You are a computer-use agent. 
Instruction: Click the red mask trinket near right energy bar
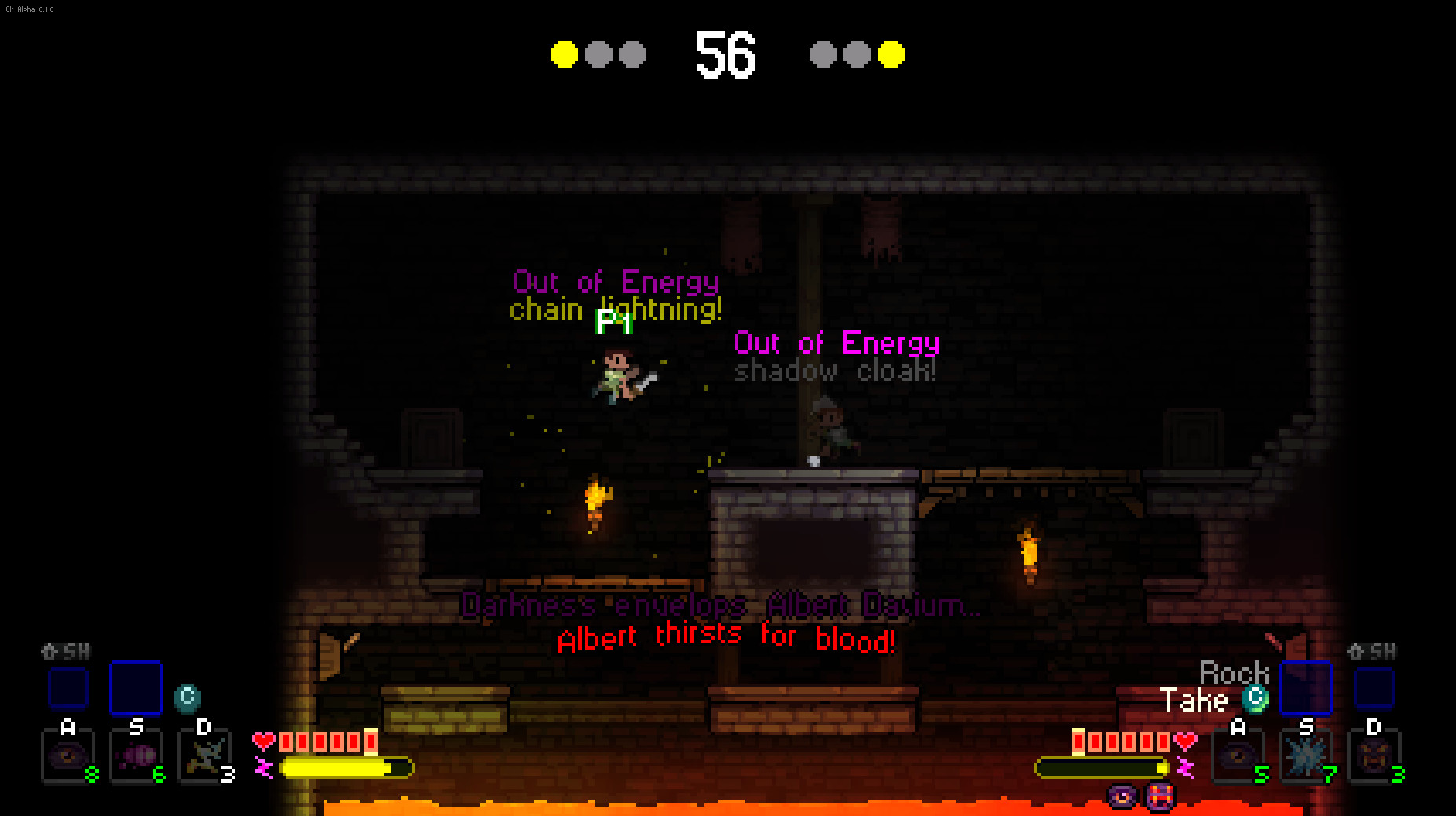[1159, 797]
